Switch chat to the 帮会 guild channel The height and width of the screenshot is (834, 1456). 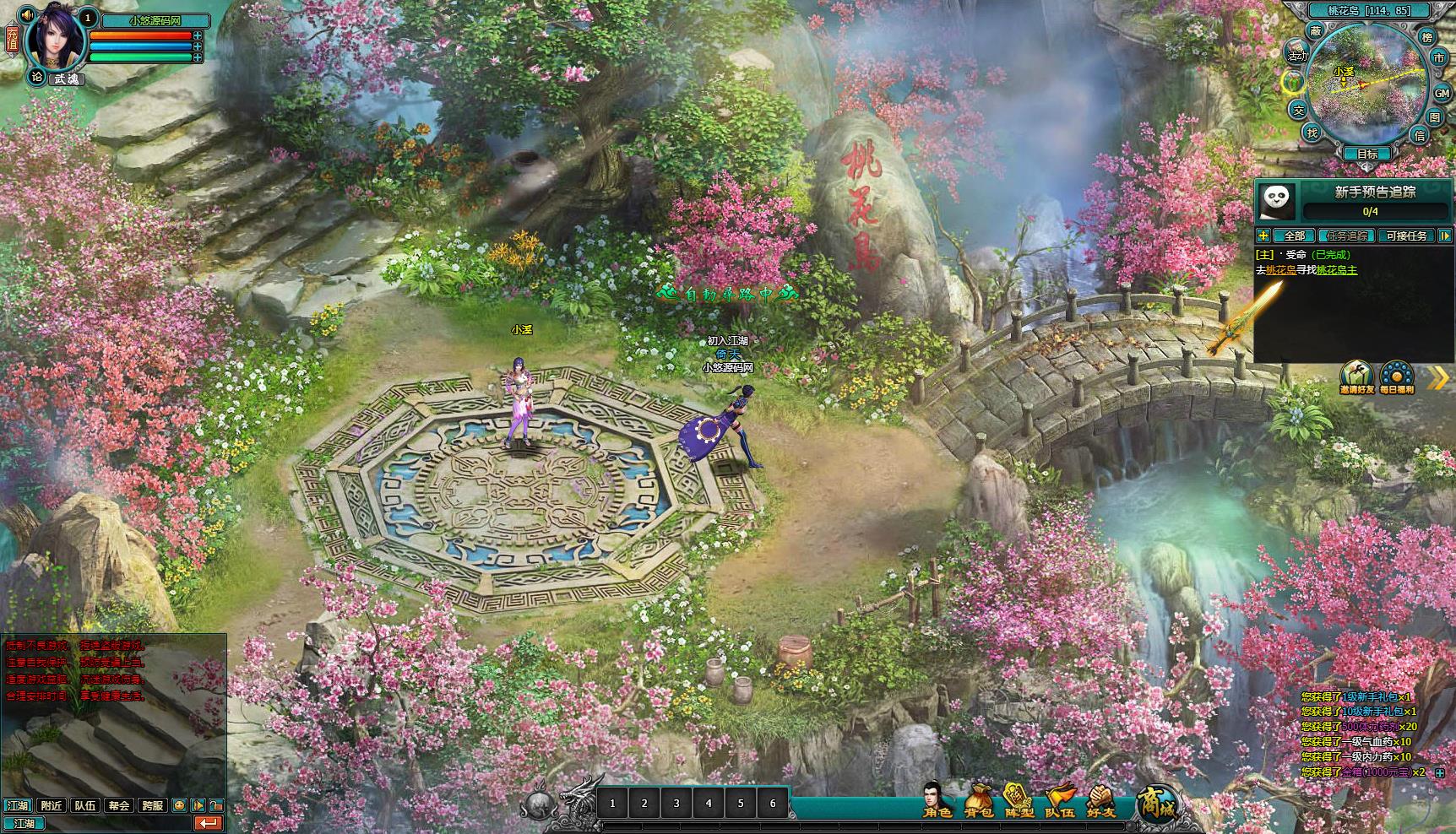[x=118, y=805]
